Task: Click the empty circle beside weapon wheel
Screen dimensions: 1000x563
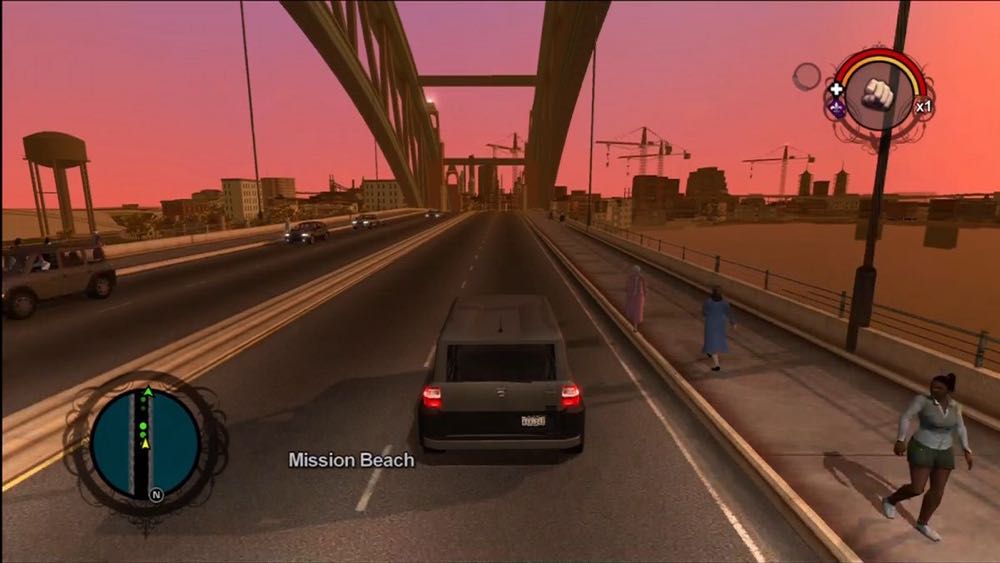Action: tap(806, 76)
